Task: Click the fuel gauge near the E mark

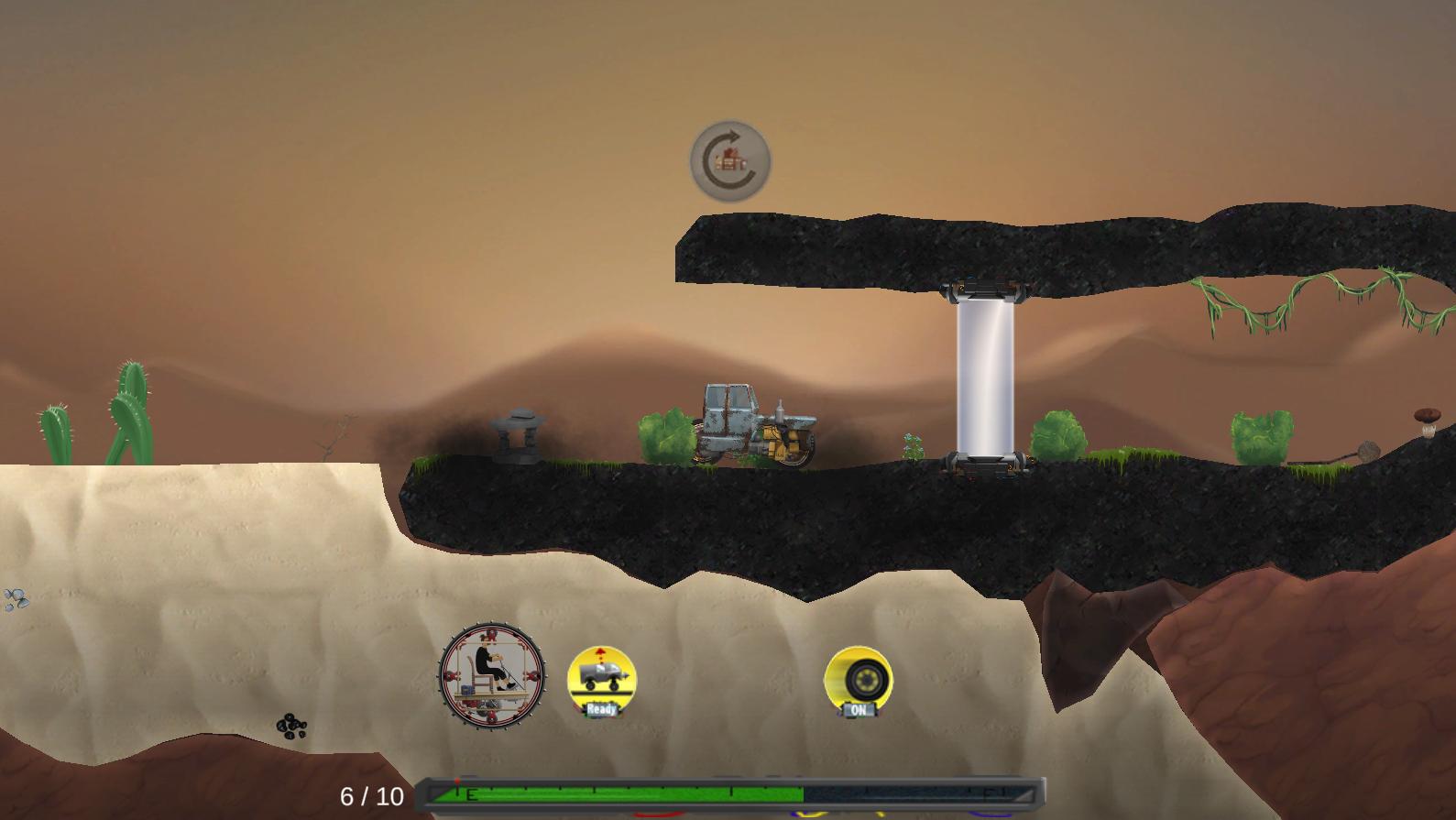Action: [x=469, y=793]
